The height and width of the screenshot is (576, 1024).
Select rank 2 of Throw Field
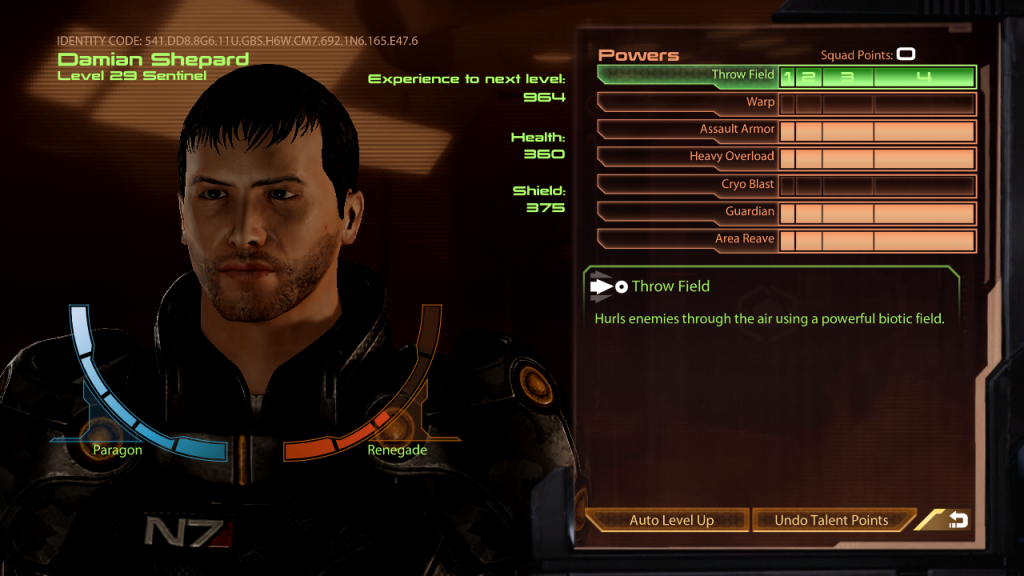[808, 77]
